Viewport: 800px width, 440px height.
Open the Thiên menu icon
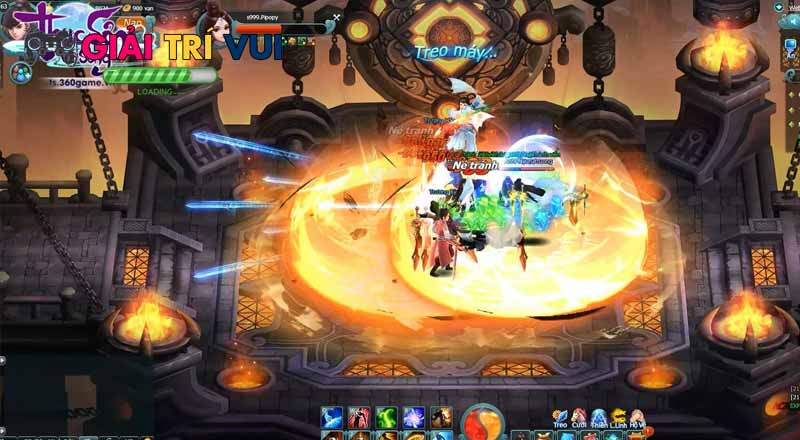pos(599,417)
